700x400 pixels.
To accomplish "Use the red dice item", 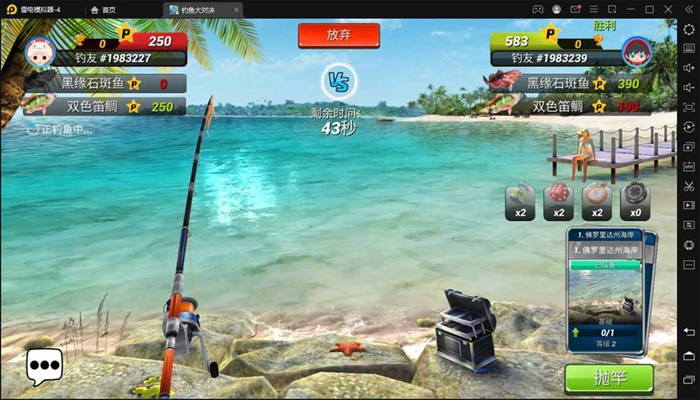I will tap(559, 200).
